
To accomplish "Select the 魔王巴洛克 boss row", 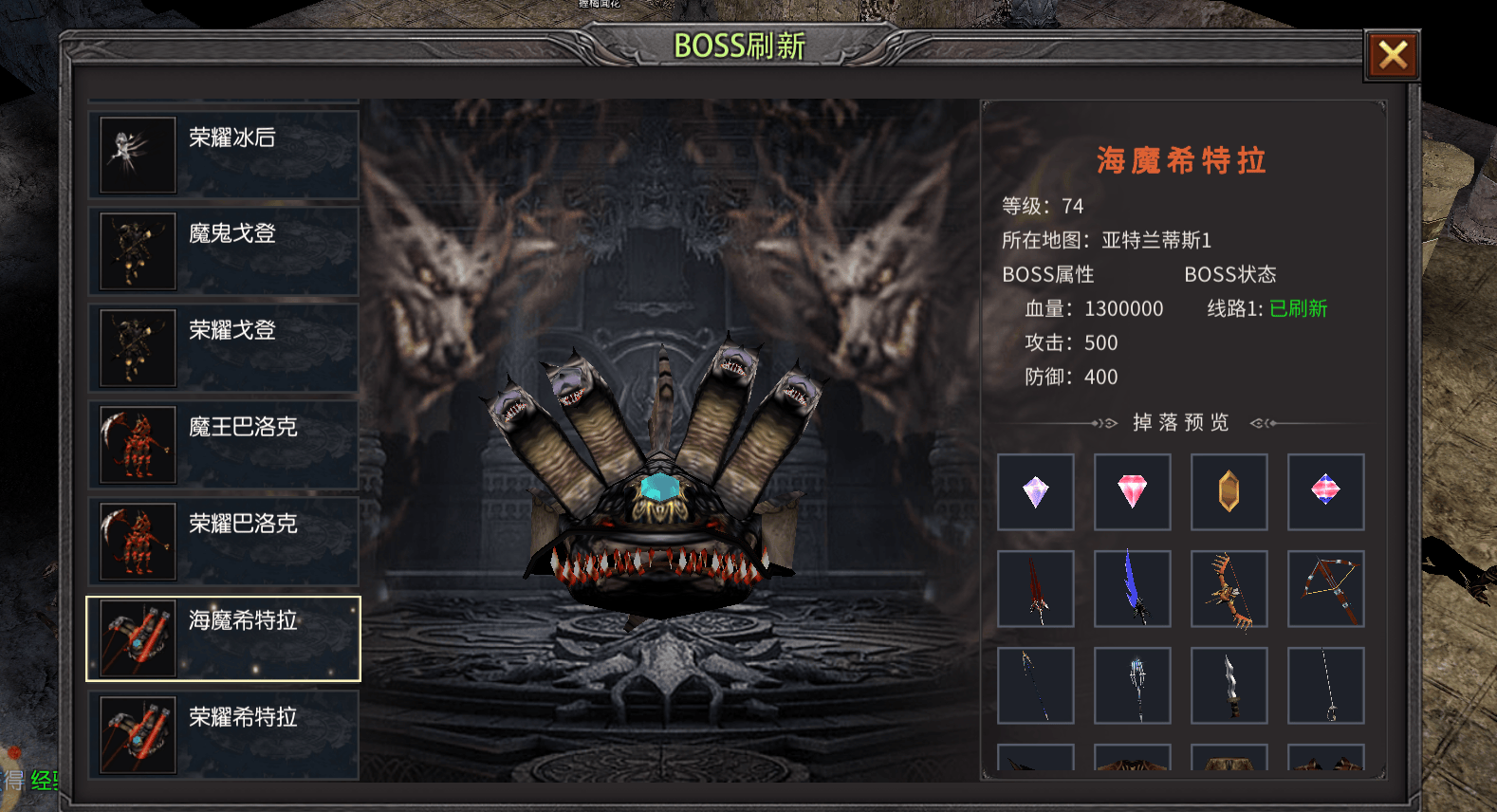I will pos(224,445).
